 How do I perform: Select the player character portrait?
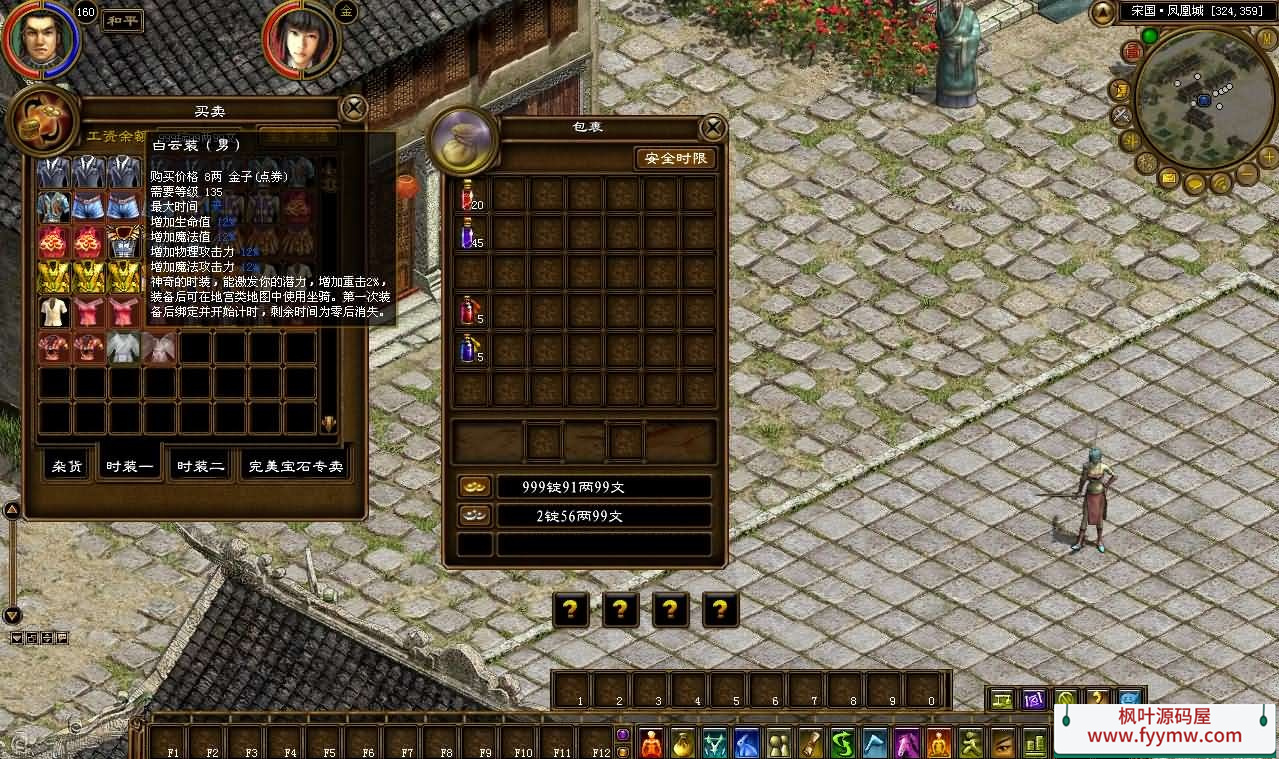pos(41,39)
